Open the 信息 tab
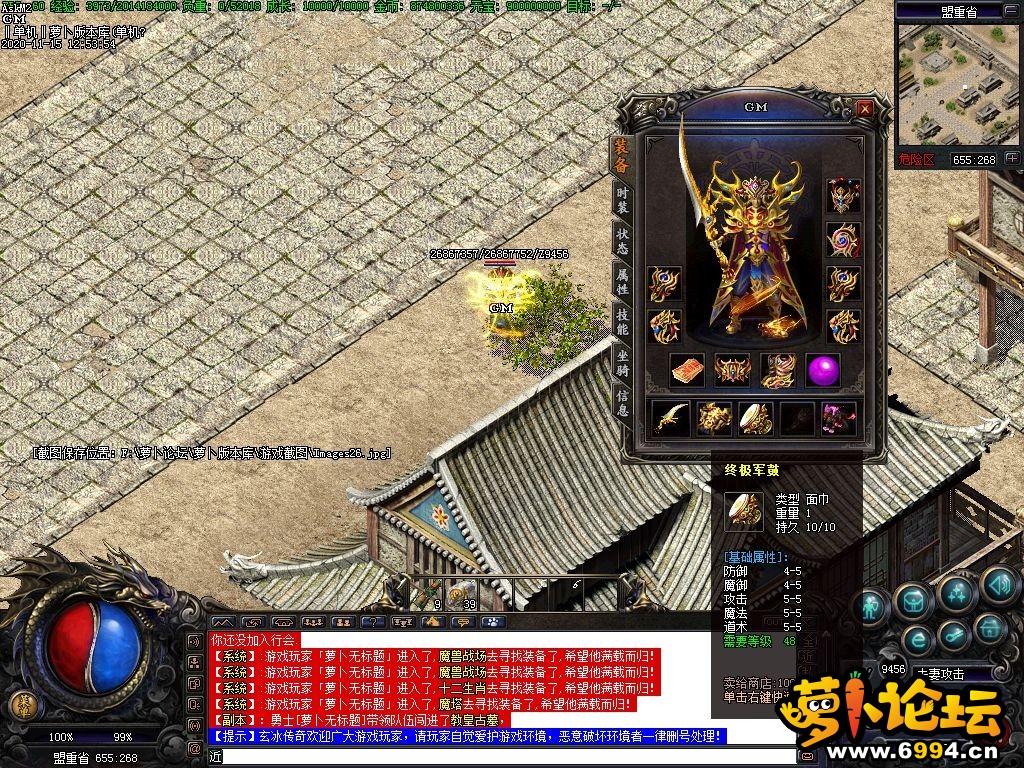1024x768 pixels. point(622,402)
